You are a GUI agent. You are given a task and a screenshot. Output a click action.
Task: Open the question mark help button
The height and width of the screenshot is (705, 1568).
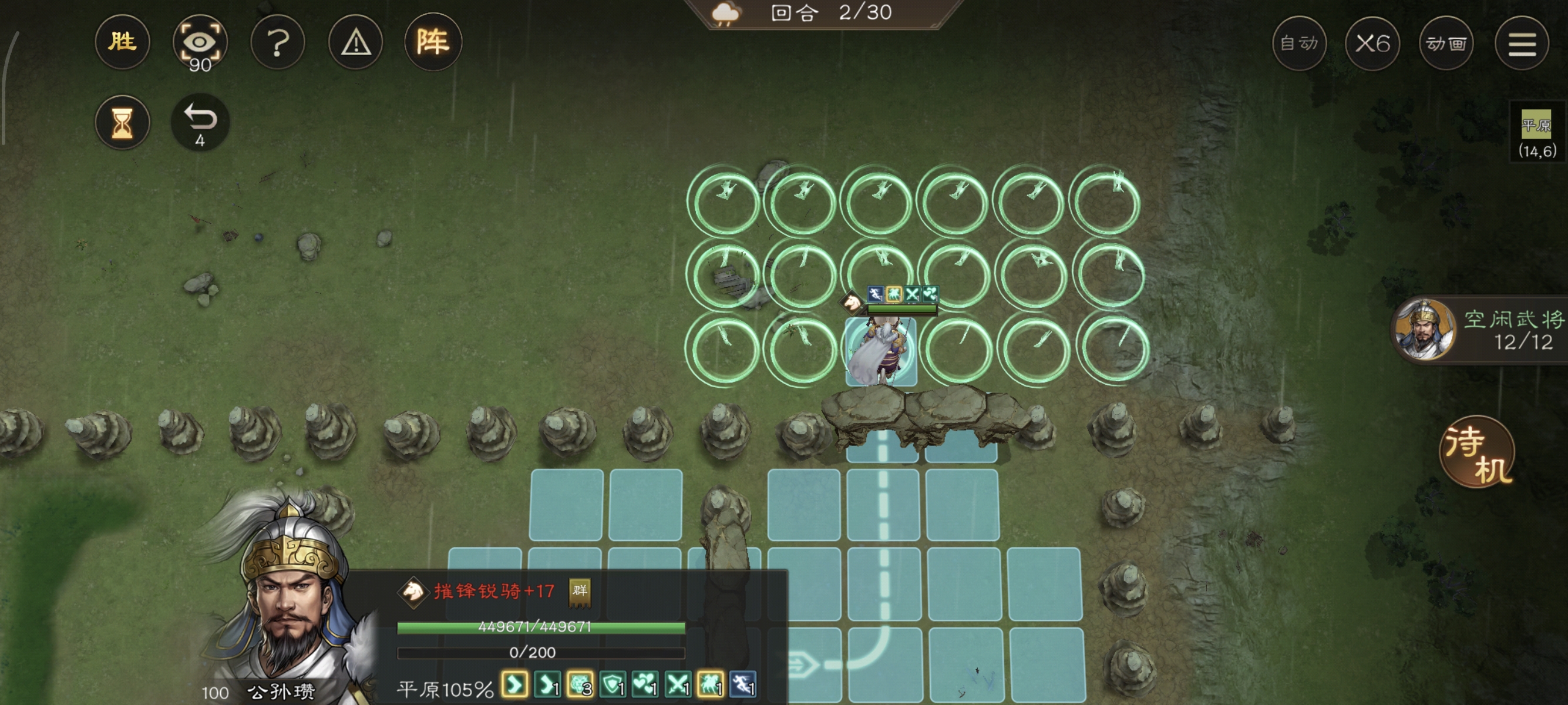tap(278, 42)
